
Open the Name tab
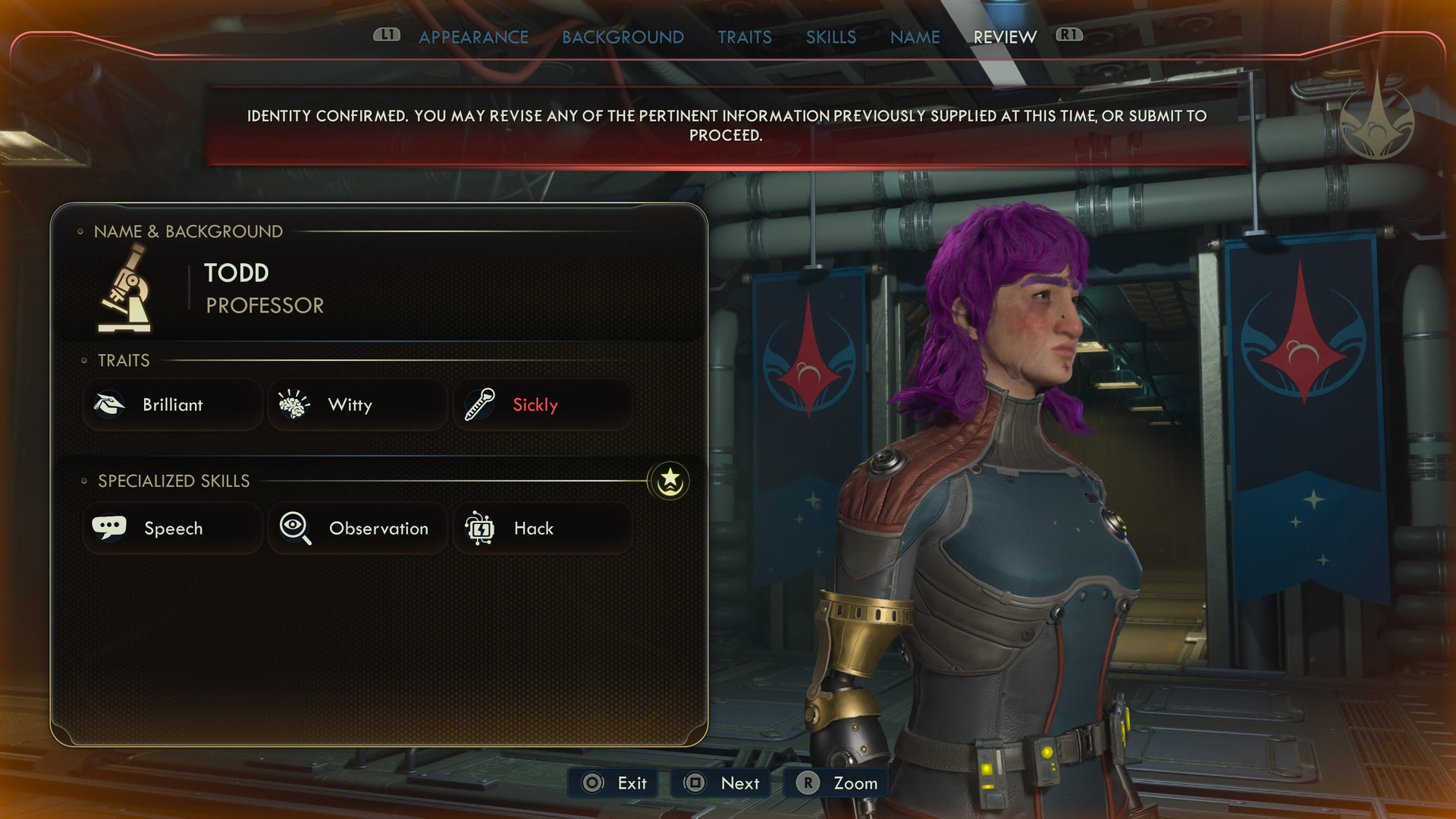pos(915,37)
